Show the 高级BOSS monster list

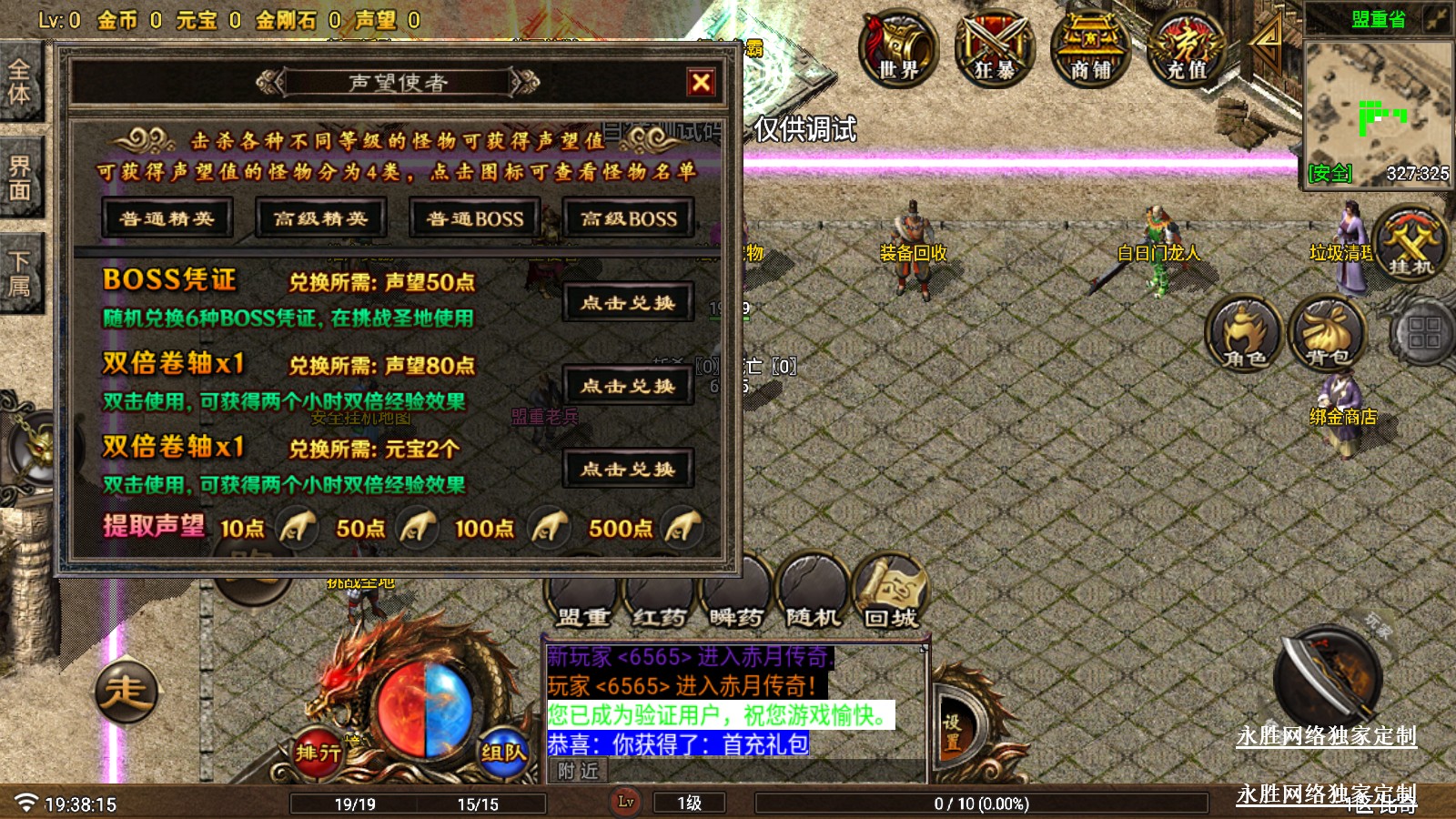(x=629, y=218)
